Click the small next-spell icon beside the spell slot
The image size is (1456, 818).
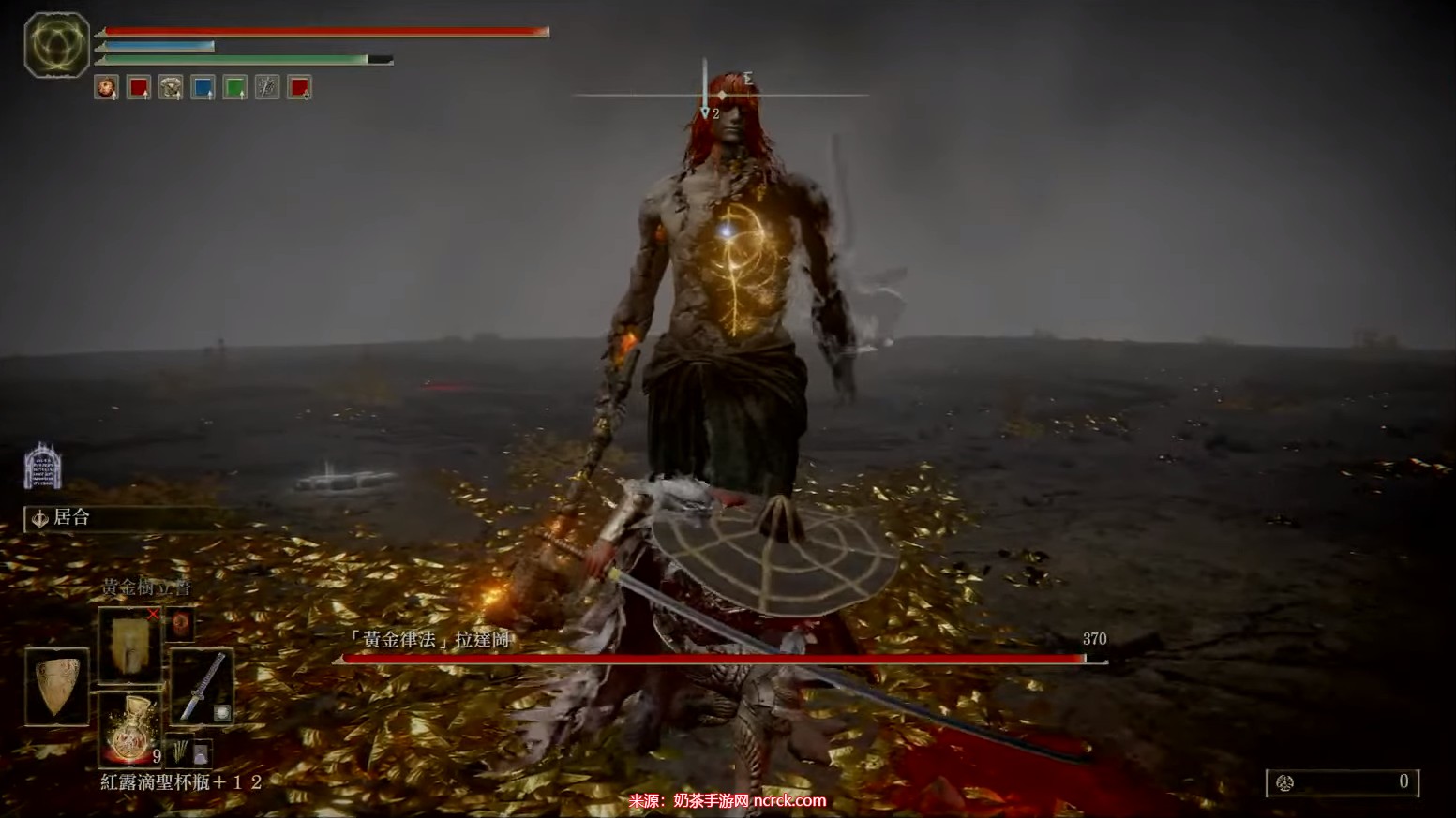point(180,624)
